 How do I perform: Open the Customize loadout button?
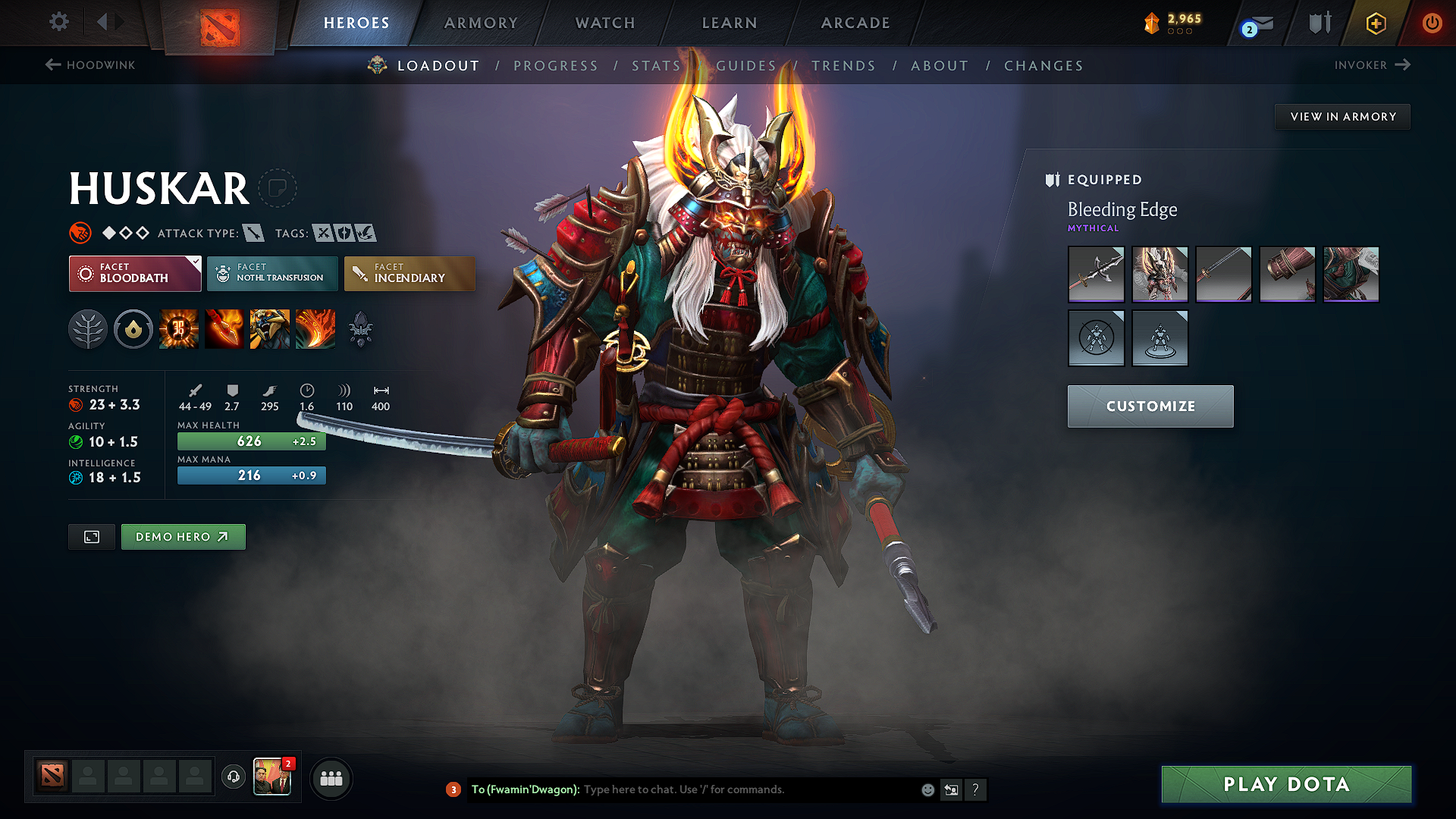click(1150, 406)
